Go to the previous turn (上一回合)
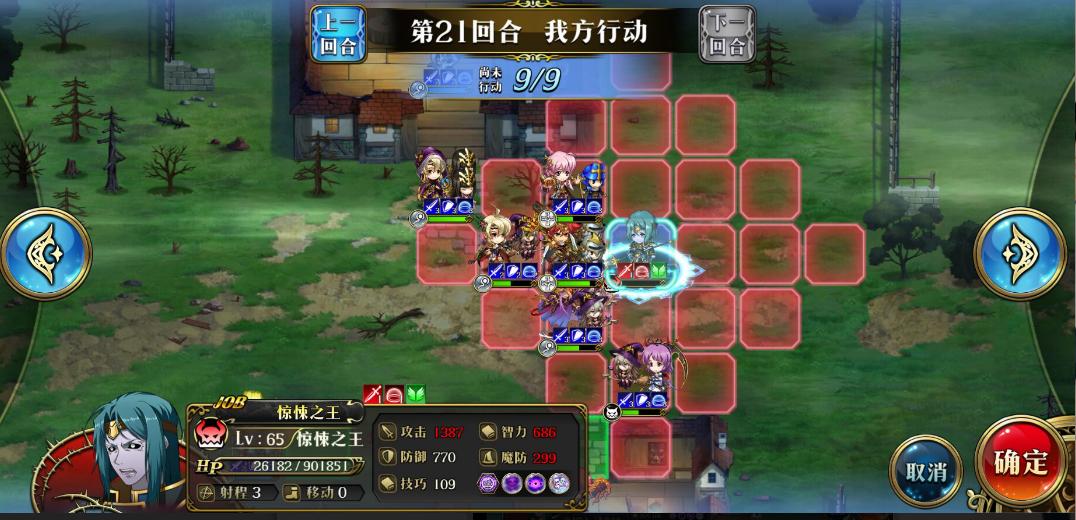1076x520 pixels. tap(338, 34)
